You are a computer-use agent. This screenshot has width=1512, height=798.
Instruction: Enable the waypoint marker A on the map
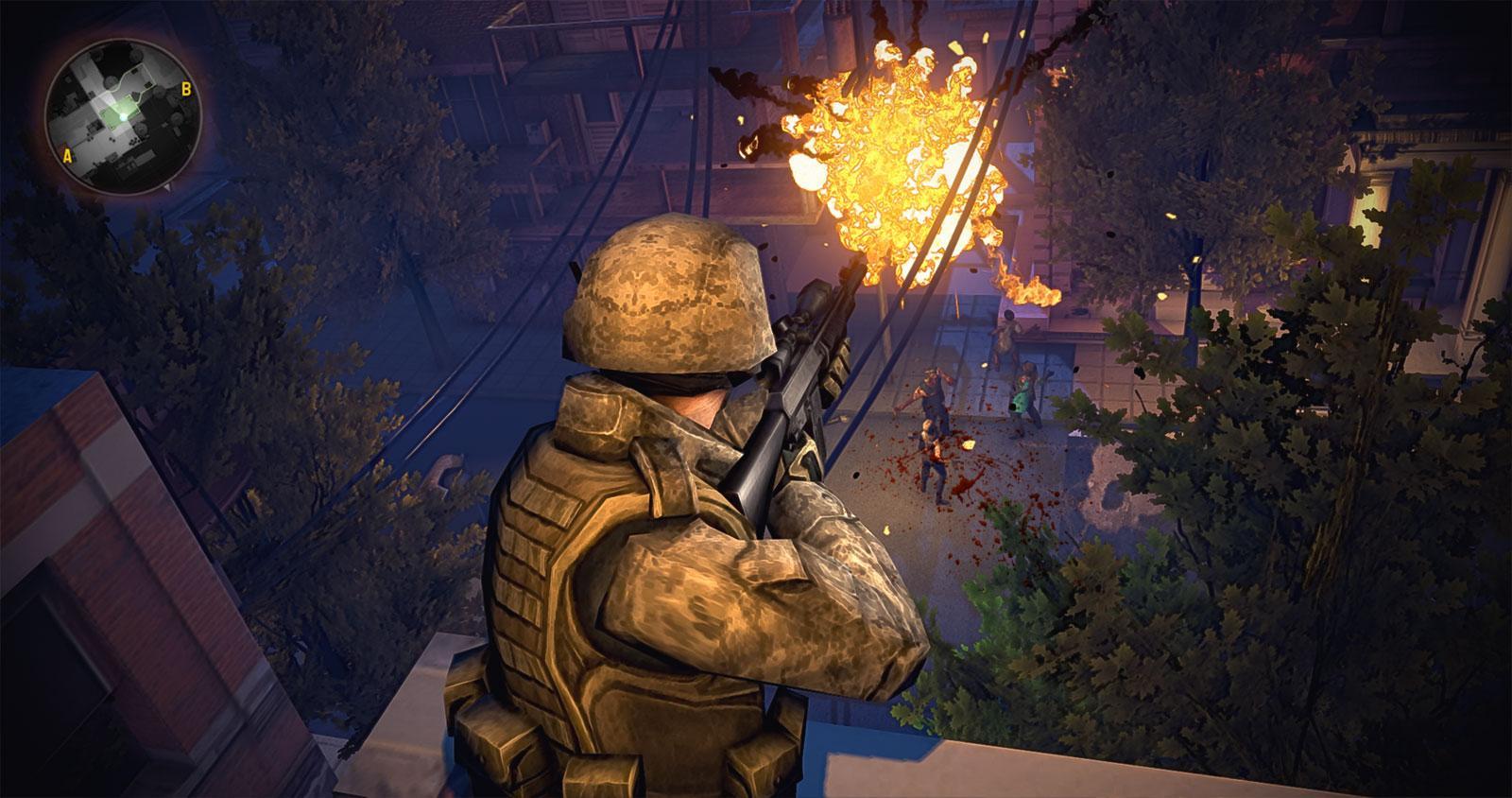click(67, 155)
